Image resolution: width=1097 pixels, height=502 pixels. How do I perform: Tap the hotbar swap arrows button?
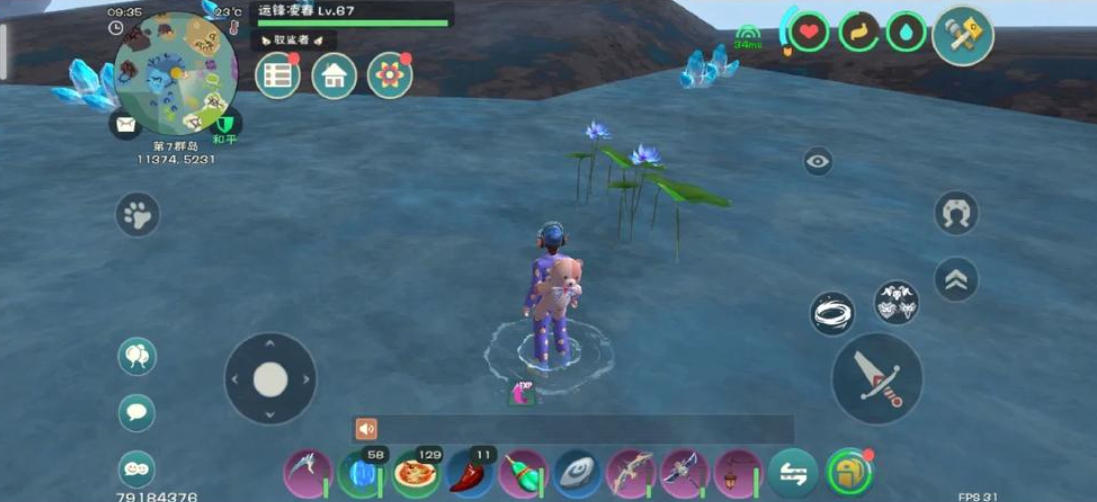[x=793, y=473]
